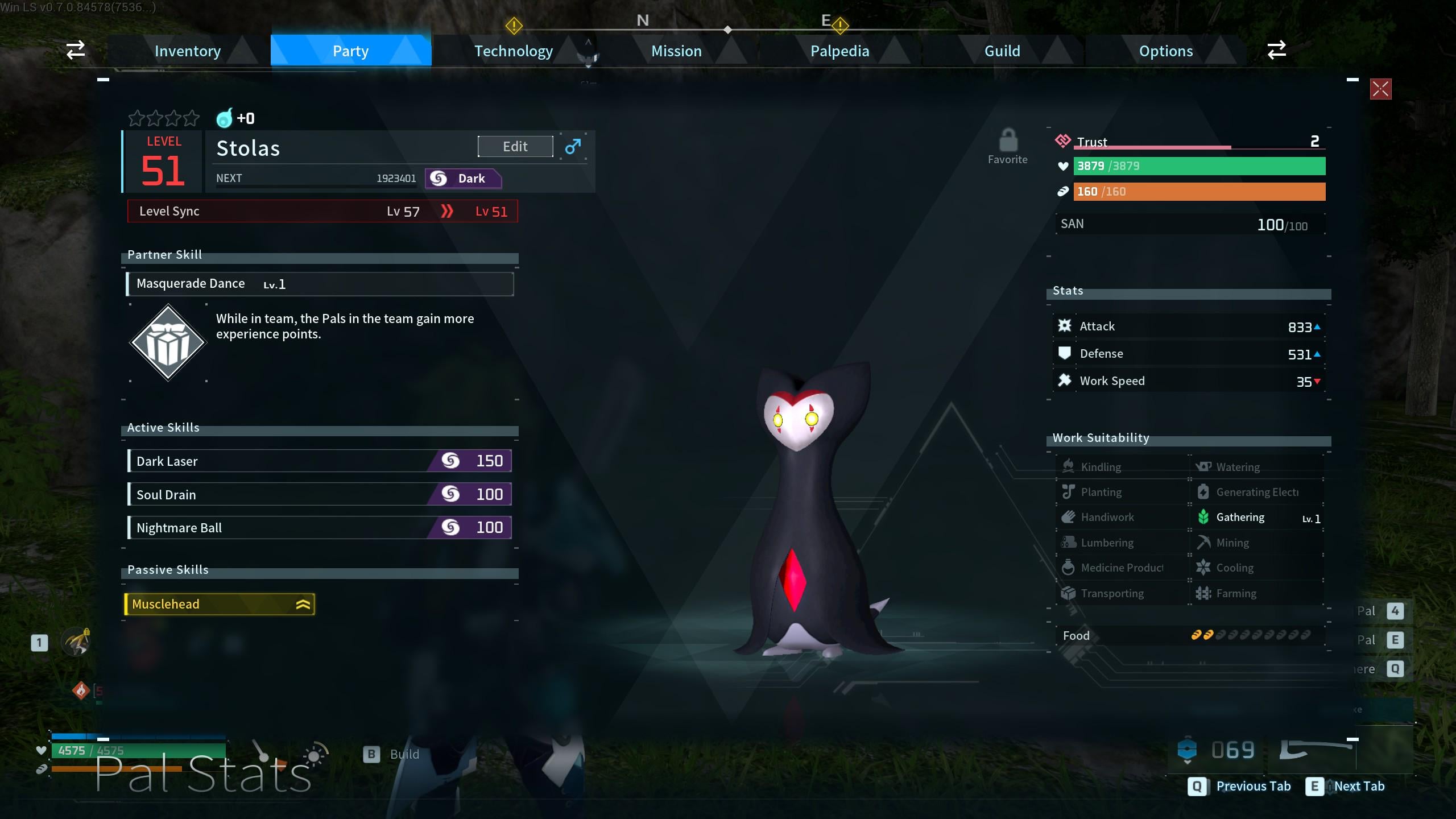Switch to the Inventory tab

[x=188, y=51]
